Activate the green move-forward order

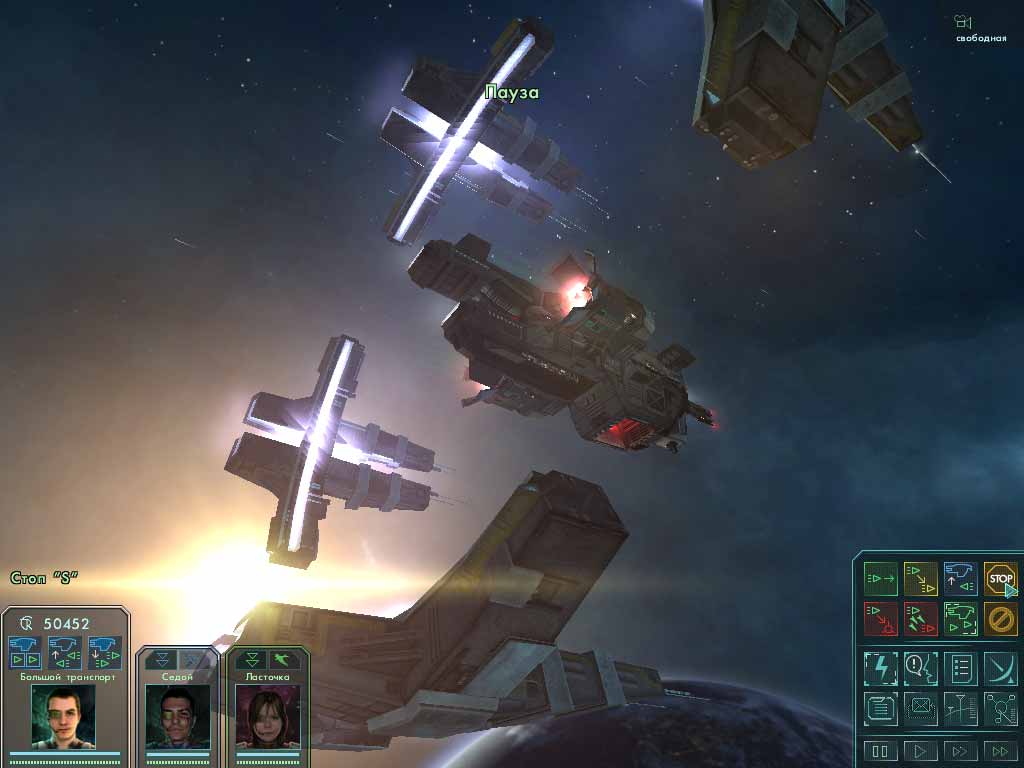click(x=880, y=578)
